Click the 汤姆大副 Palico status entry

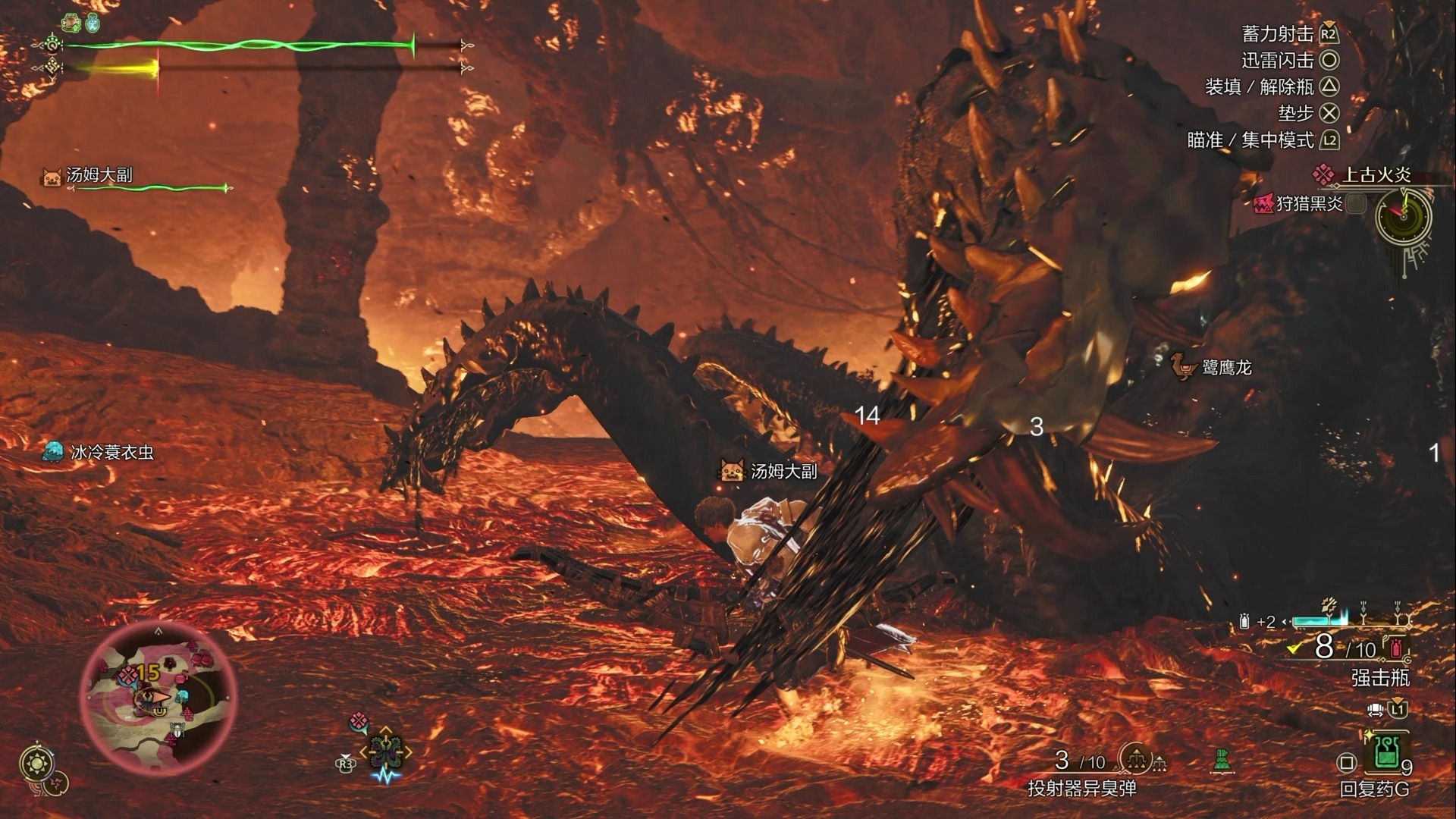click(99, 176)
